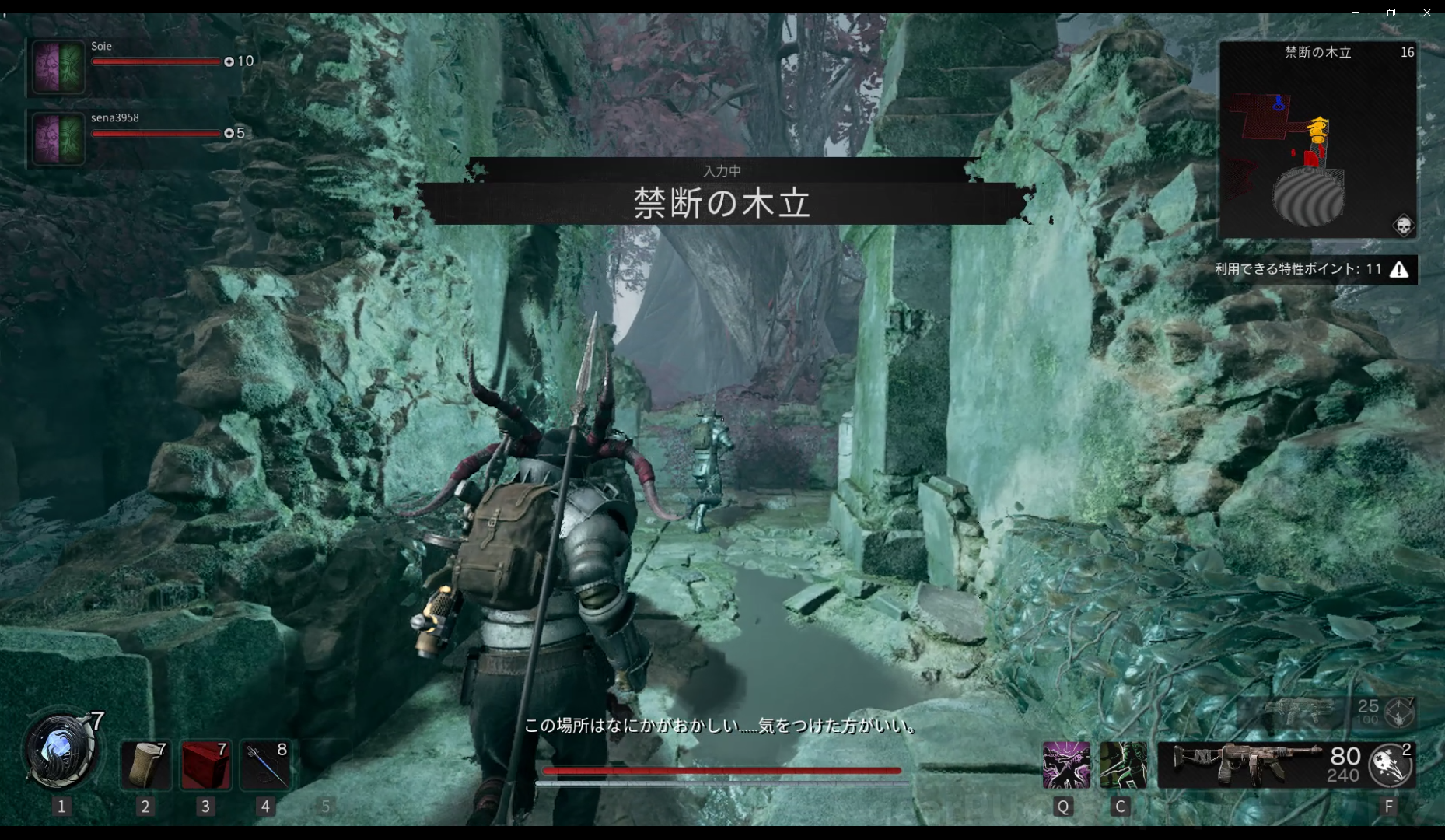
Task: Activate the purple archetype skill icon
Action: pos(1065,765)
